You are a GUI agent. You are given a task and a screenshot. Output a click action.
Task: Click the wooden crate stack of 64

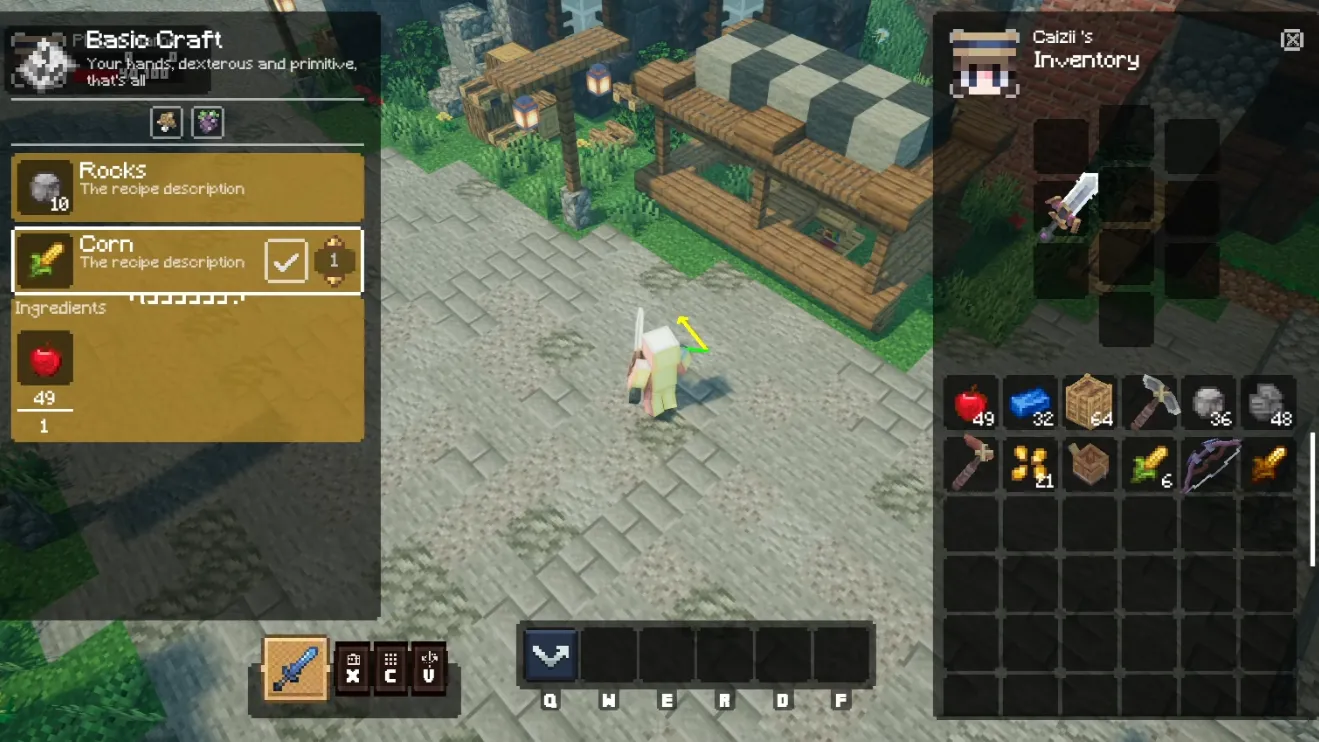tap(1088, 404)
